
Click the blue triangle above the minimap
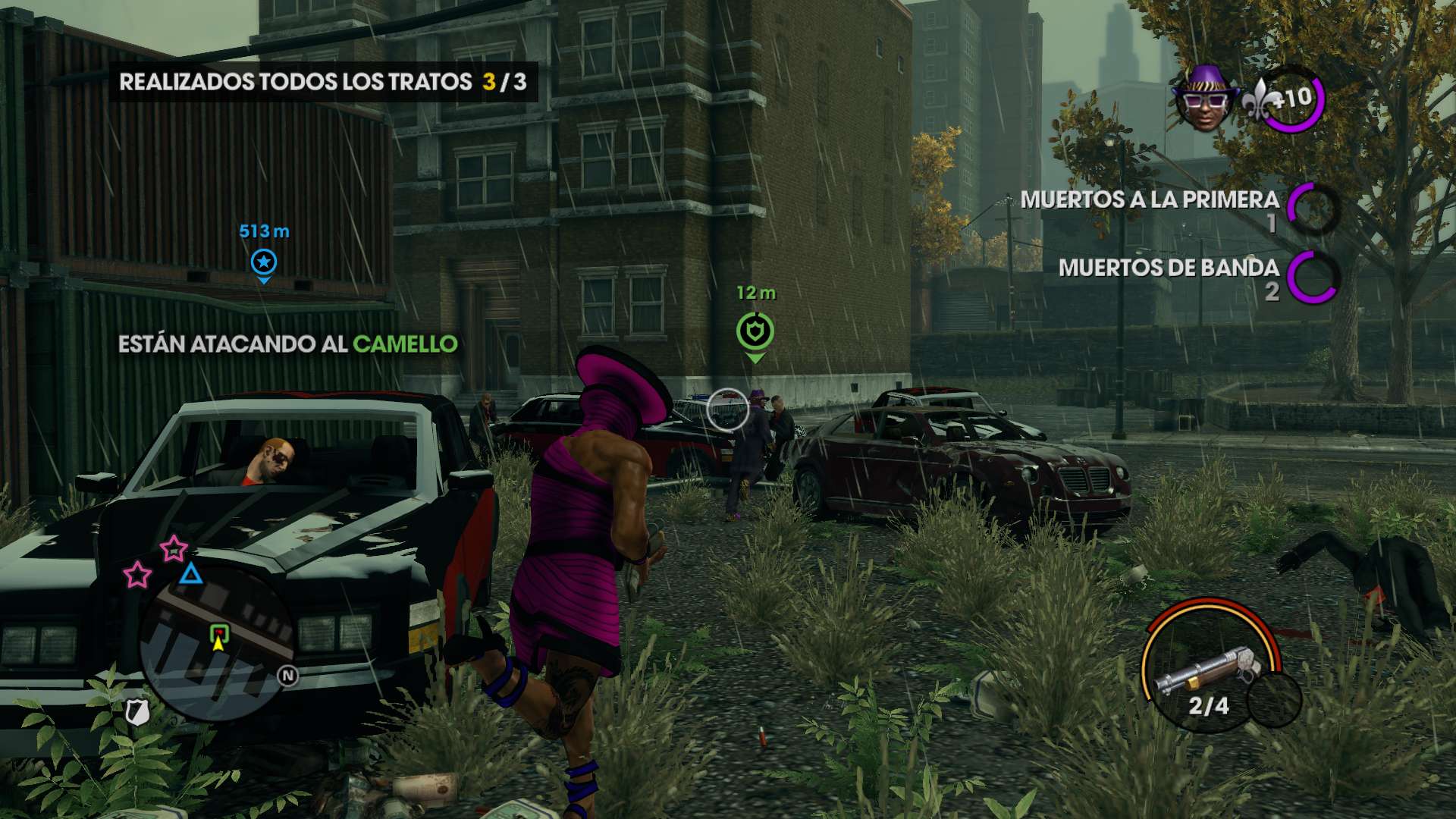point(190,573)
